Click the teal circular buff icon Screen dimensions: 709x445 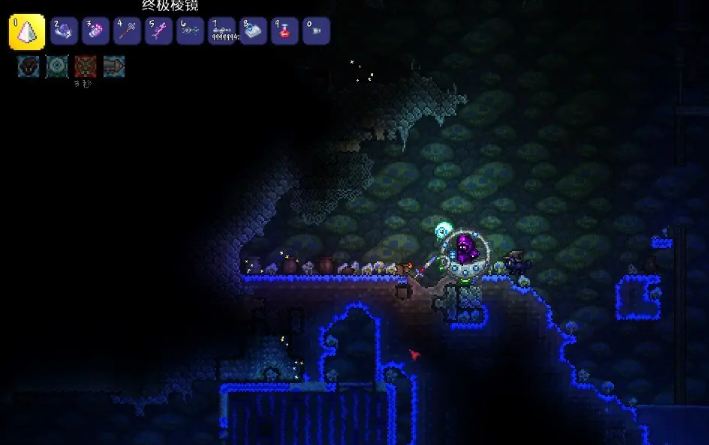[x=57, y=67]
